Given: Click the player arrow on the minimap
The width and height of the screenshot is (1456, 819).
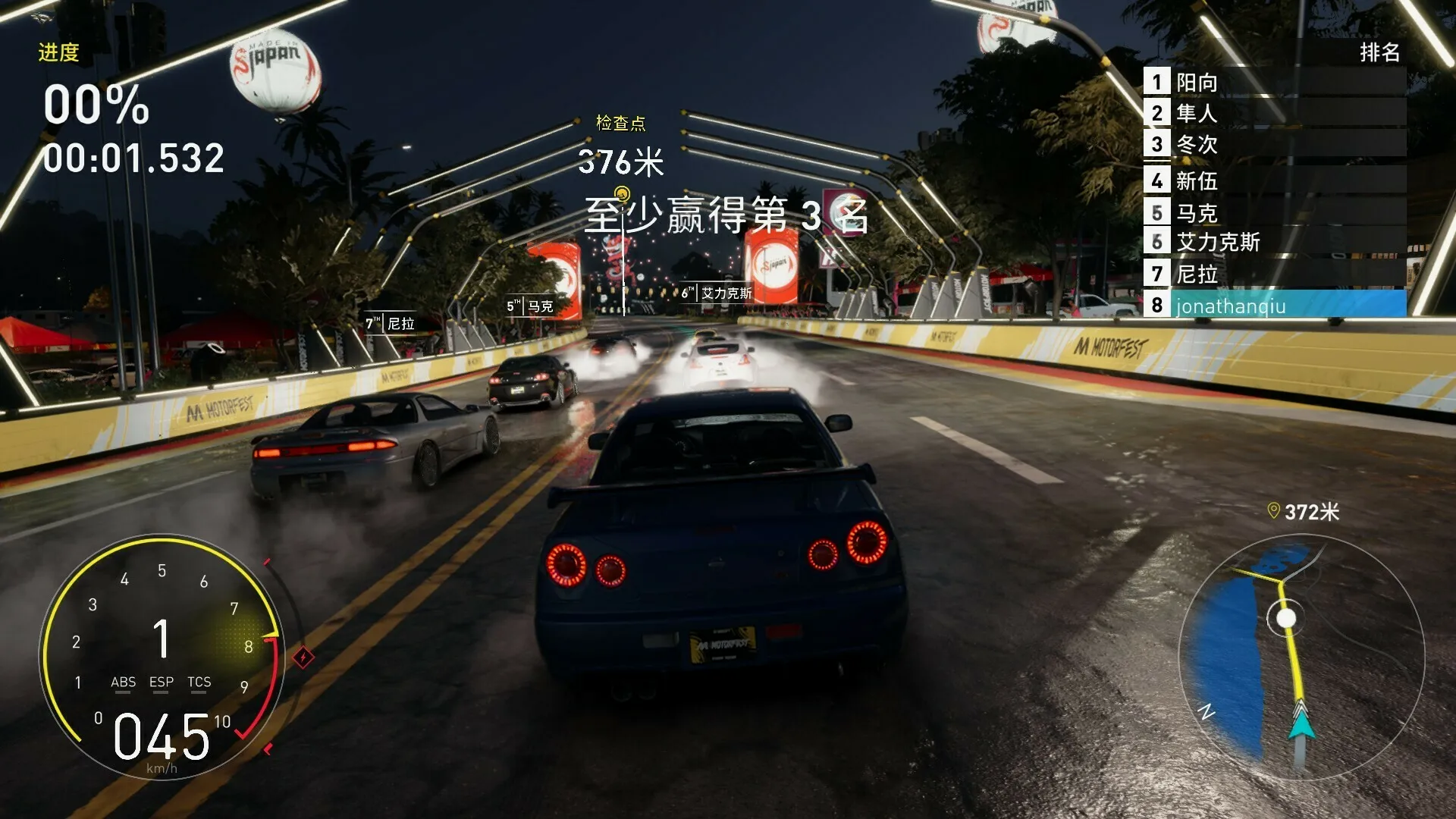Looking at the screenshot, I should click(1301, 723).
